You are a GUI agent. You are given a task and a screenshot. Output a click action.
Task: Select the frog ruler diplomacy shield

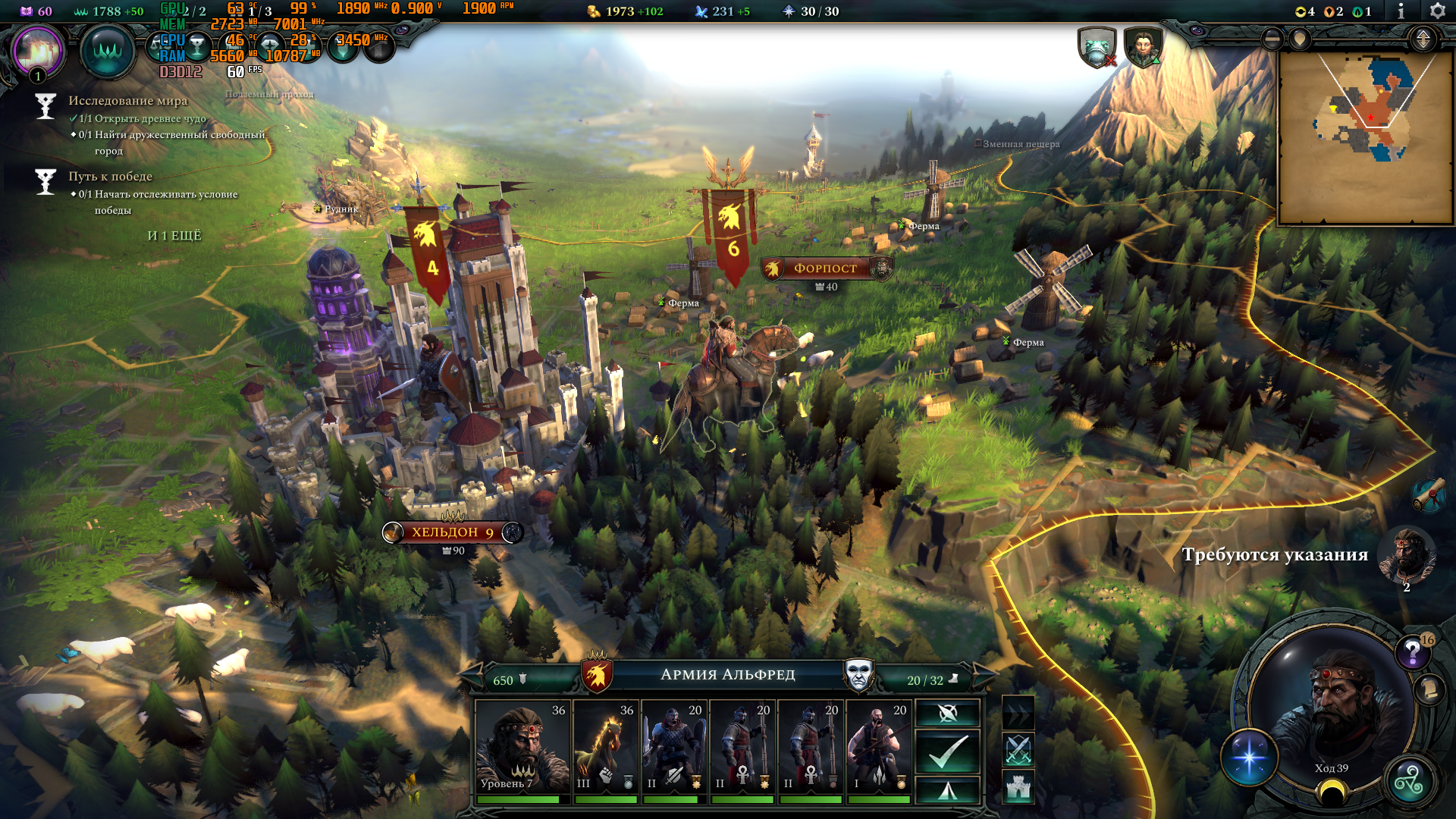click(x=1097, y=48)
